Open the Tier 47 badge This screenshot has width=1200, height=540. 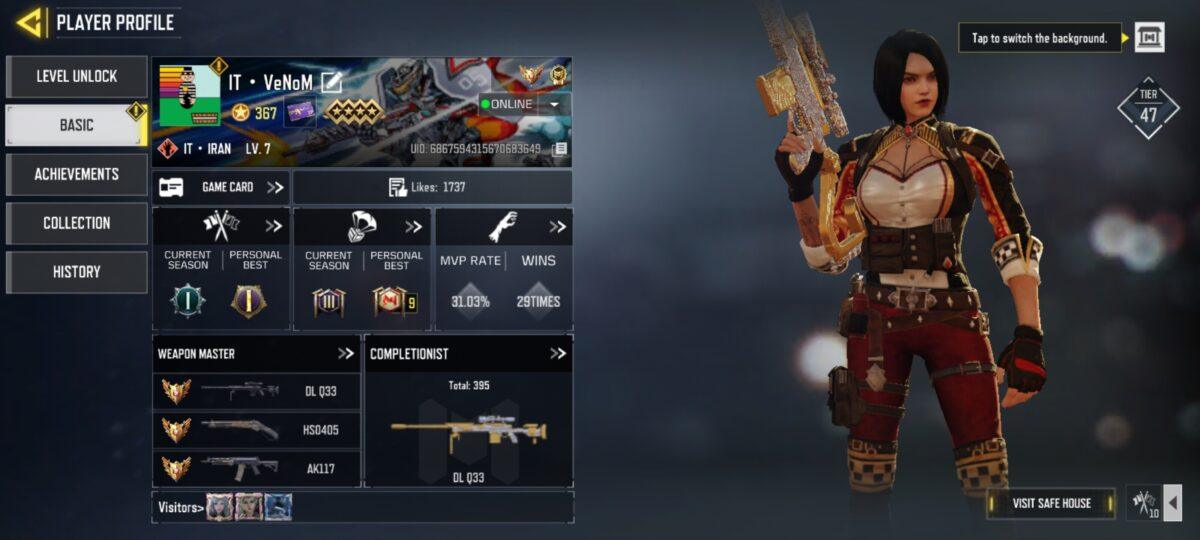[x=1148, y=108]
